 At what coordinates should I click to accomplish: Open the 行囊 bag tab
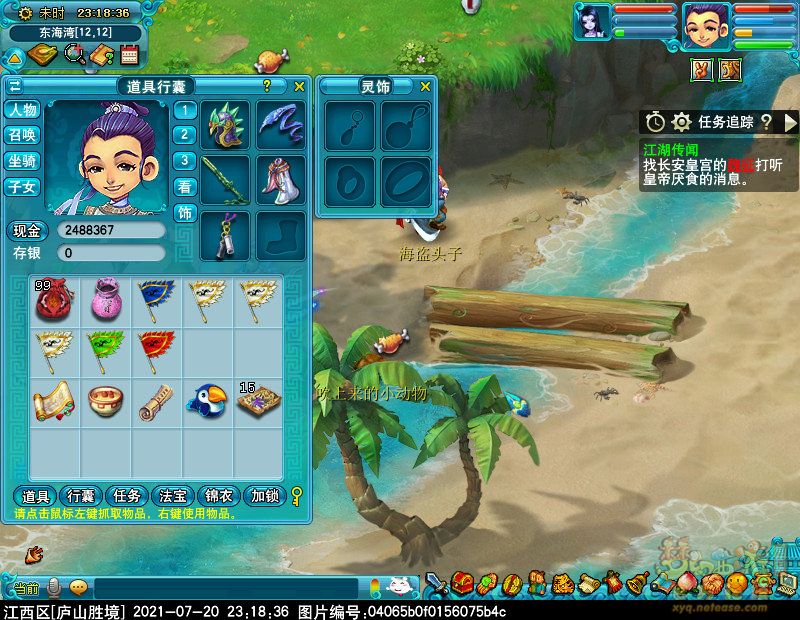pyautogui.click(x=81, y=496)
